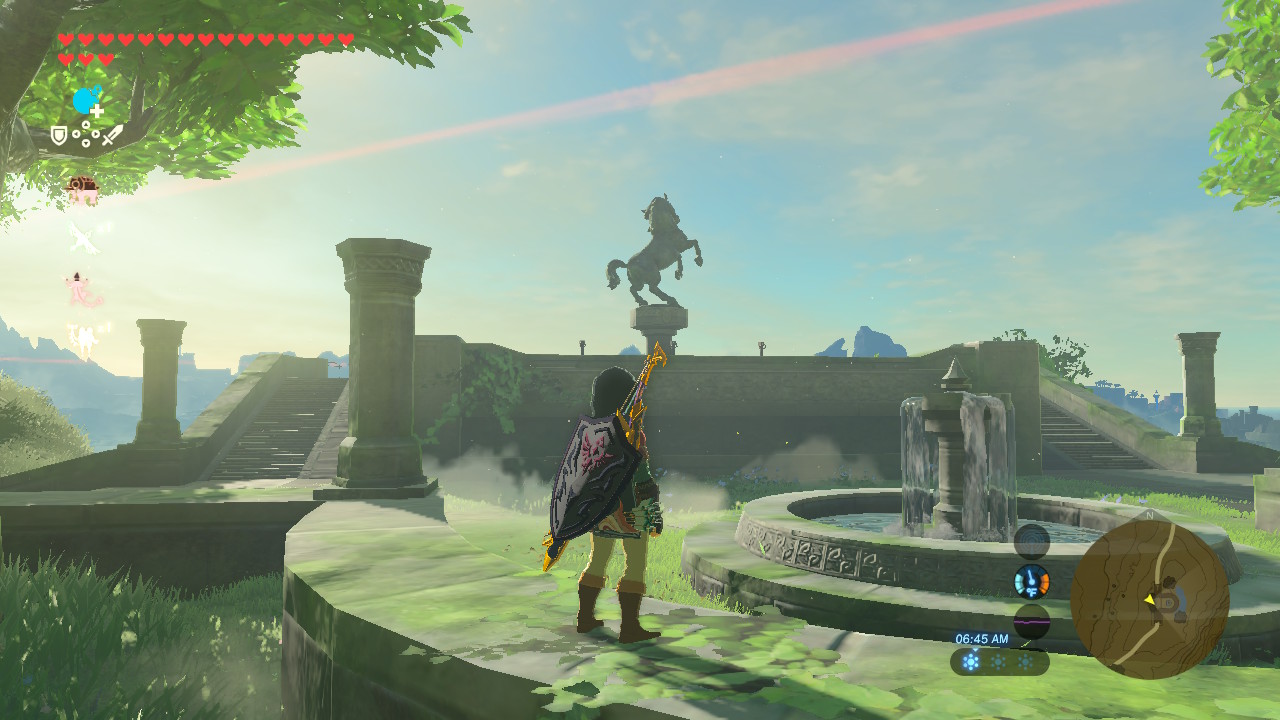Click the shield quick-select icon

tap(59, 135)
